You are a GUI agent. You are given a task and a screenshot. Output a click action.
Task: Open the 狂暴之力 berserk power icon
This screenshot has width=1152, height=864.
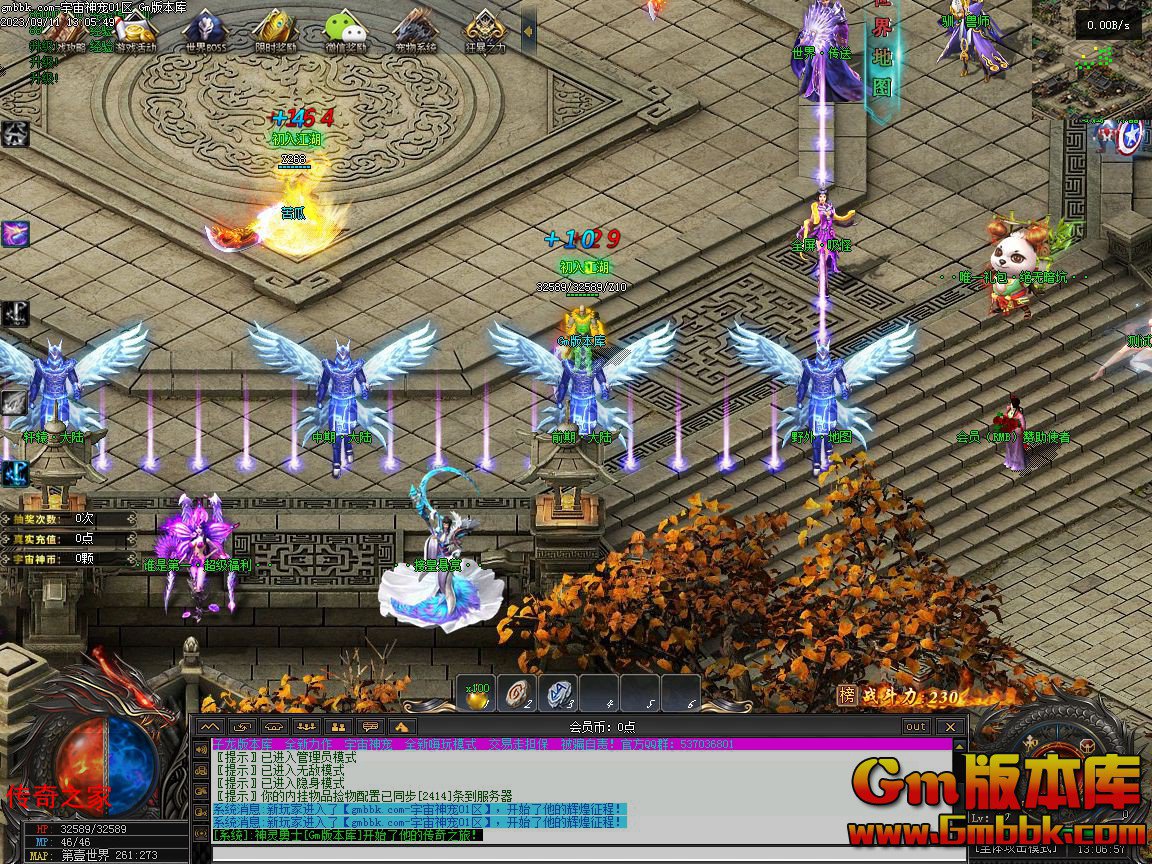(485, 30)
